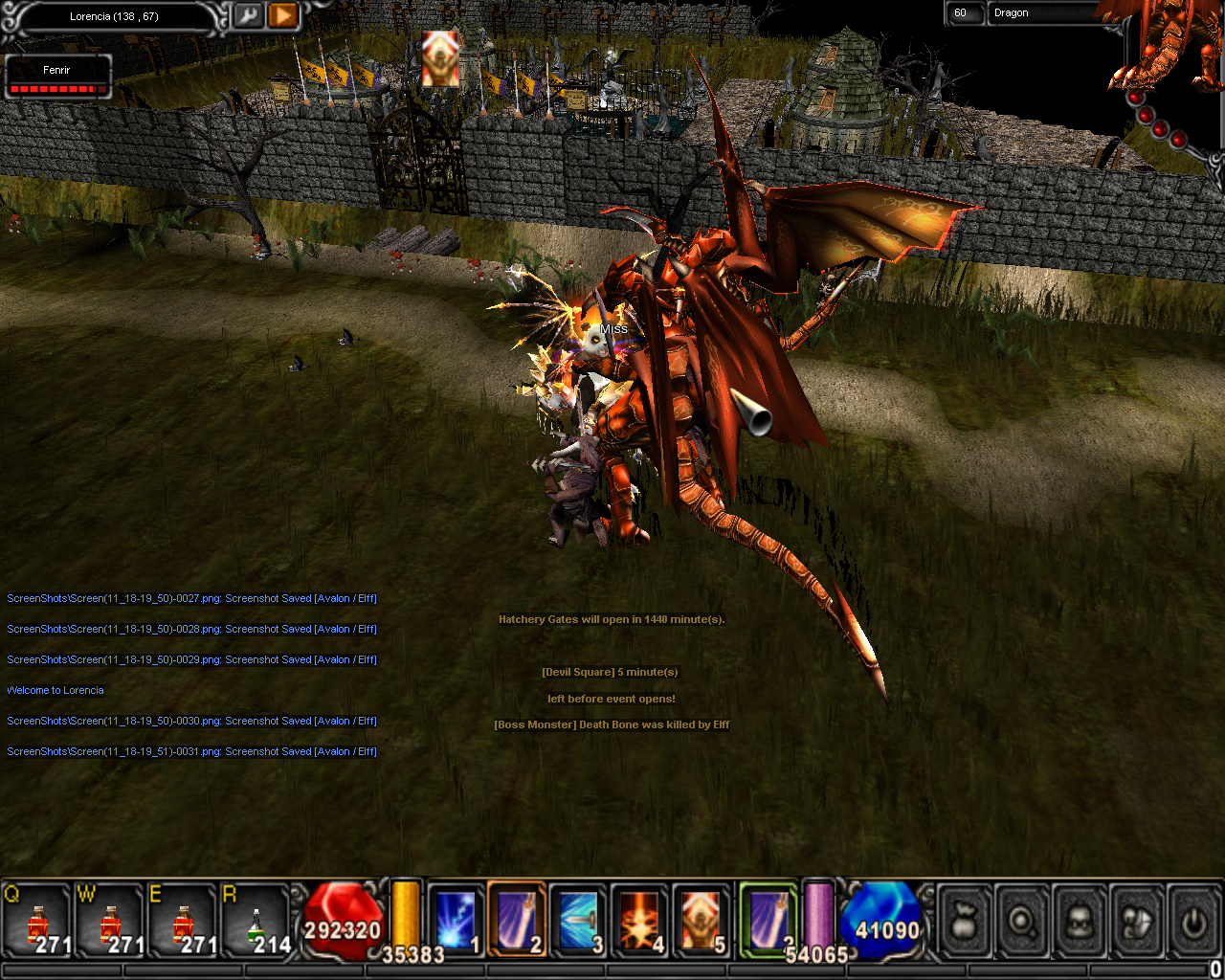
Task: Use the red potion in slot E
Action: tap(182, 922)
